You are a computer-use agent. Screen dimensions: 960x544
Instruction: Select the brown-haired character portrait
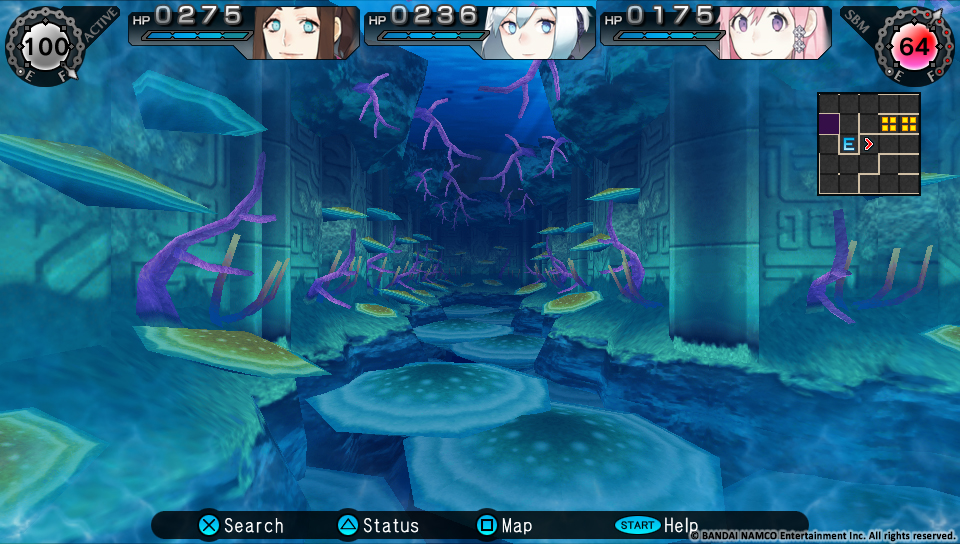pyautogui.click(x=304, y=32)
